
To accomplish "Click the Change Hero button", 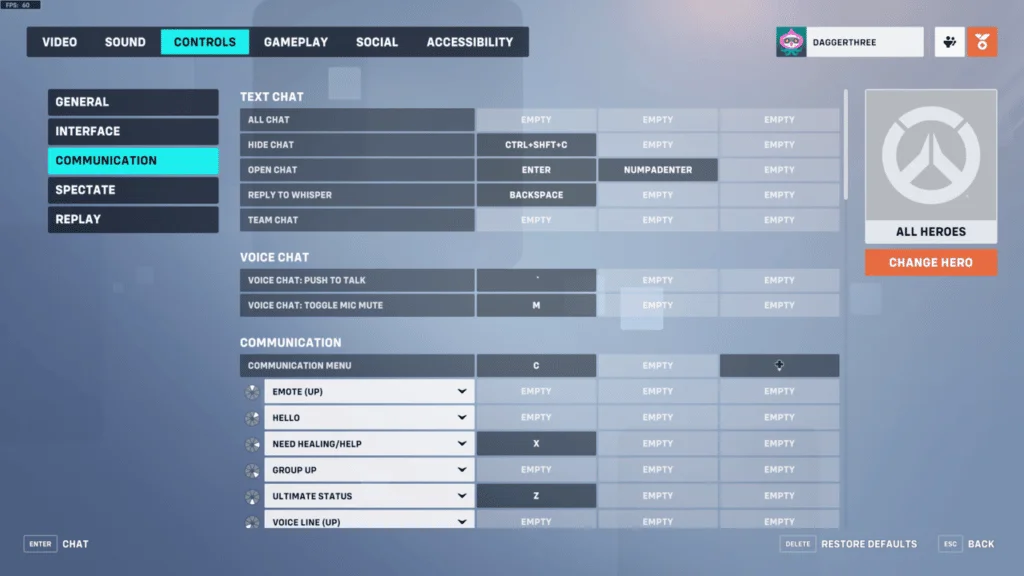I will [x=931, y=263].
